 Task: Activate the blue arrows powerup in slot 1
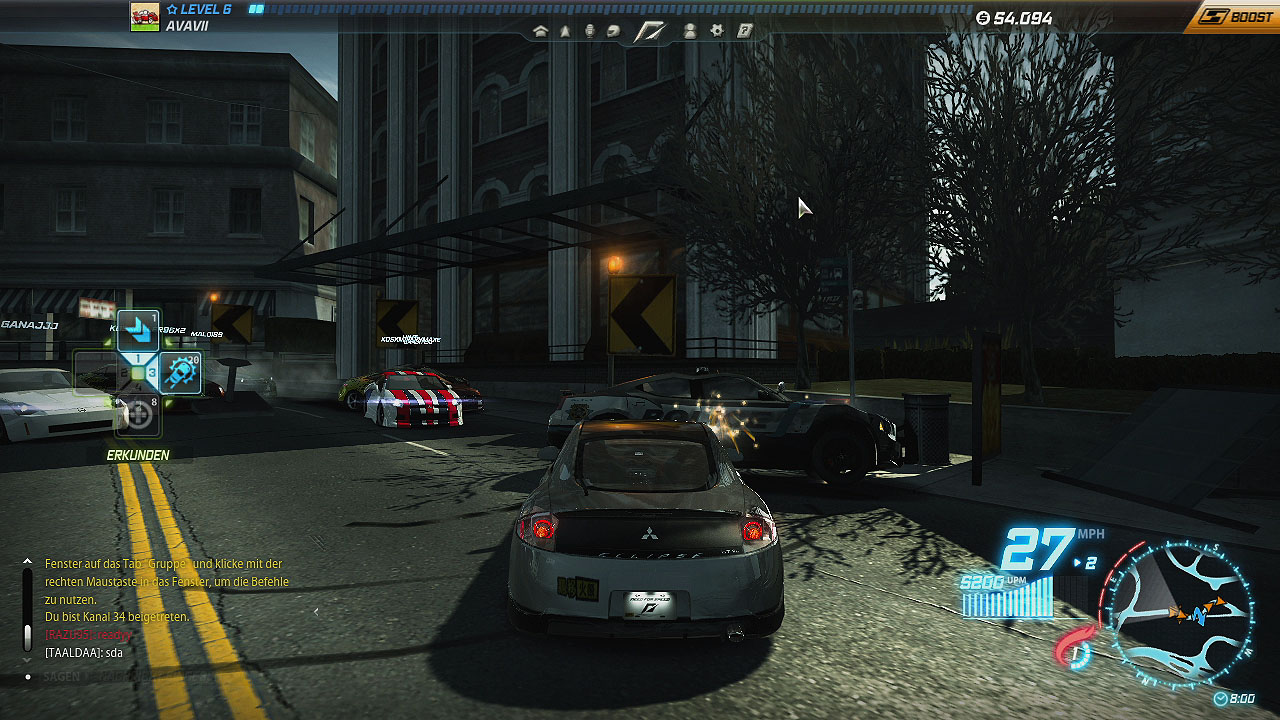tap(138, 330)
